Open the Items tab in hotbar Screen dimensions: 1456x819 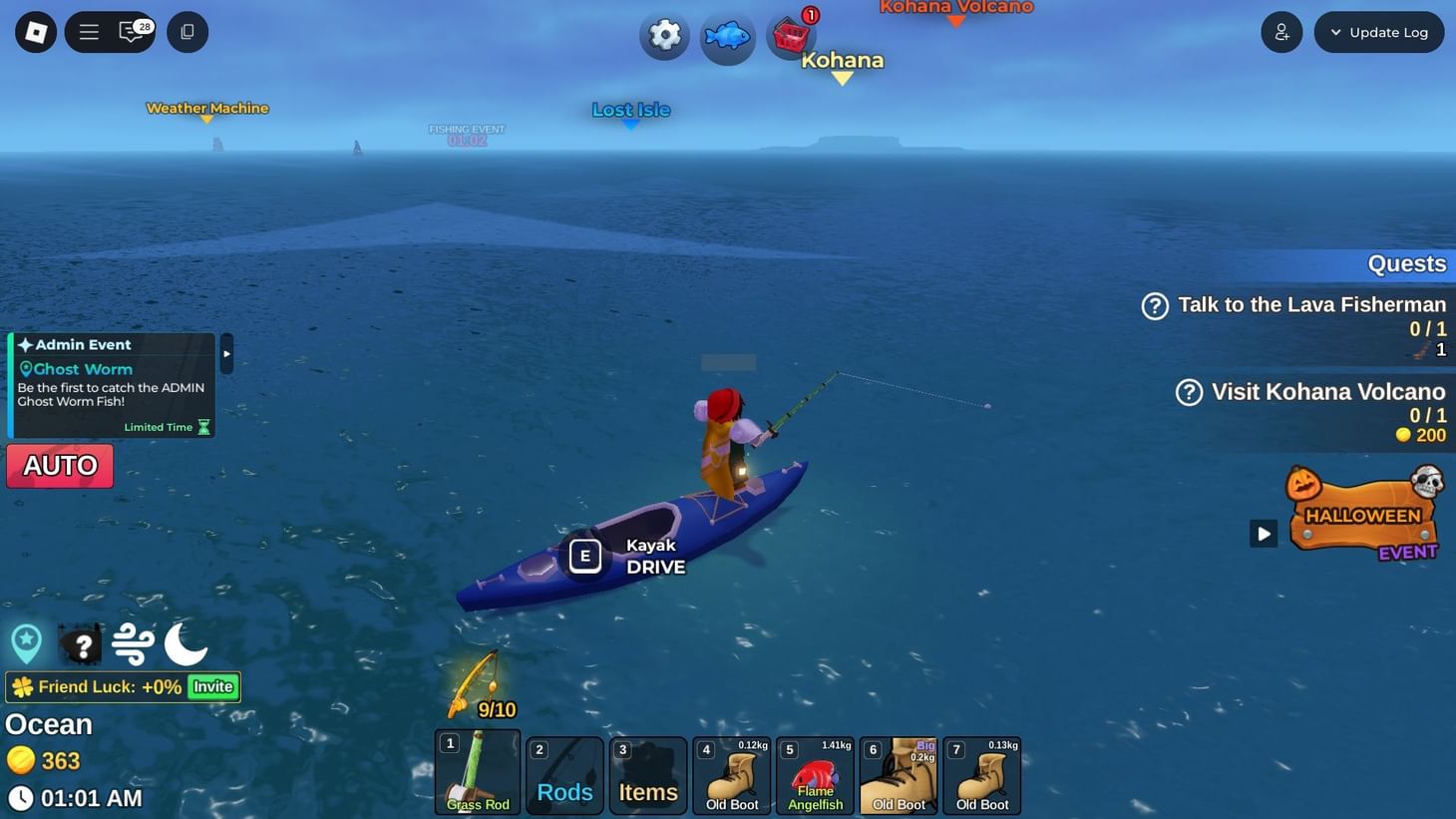click(647, 775)
